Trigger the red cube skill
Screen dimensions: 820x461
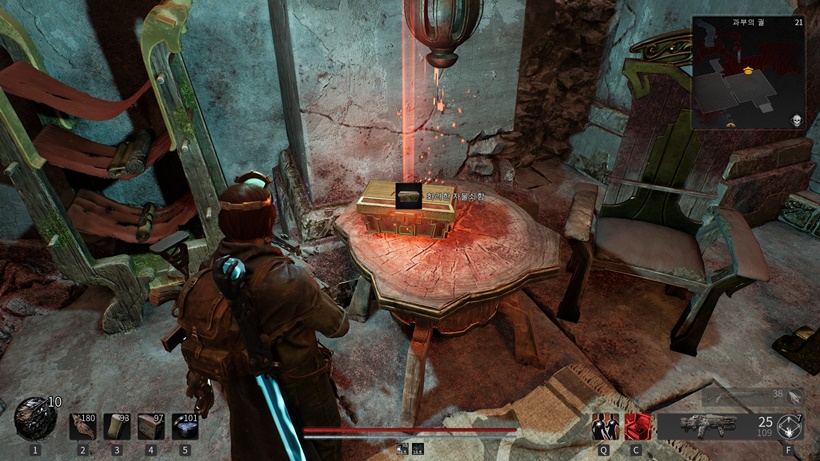636,426
